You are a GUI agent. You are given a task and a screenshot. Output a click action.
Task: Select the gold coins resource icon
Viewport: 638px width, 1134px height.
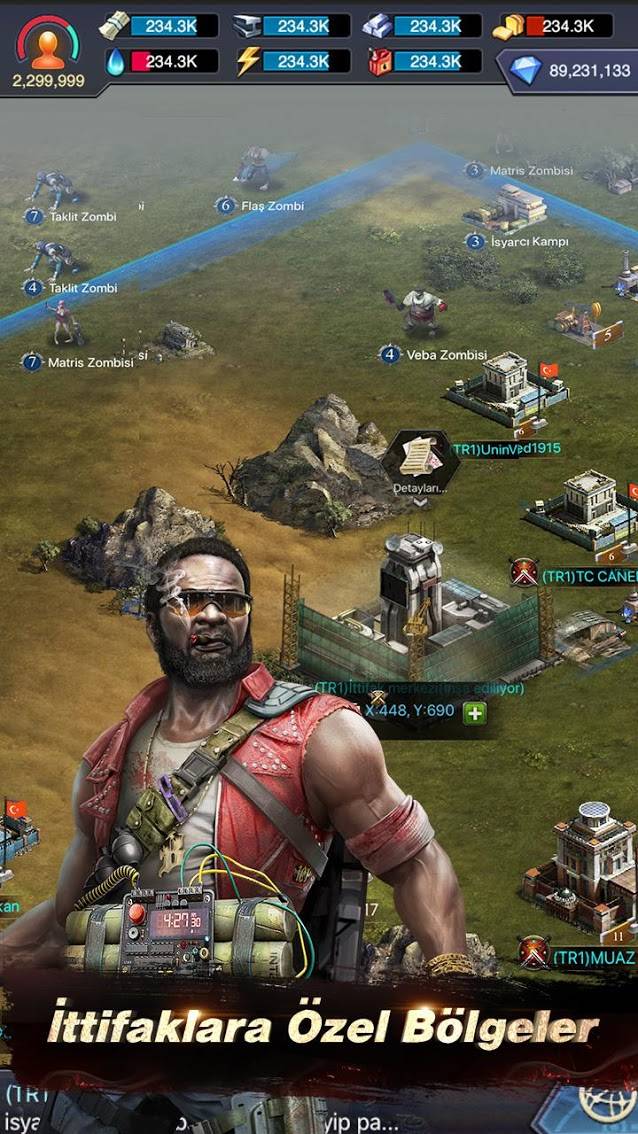[x=509, y=27]
